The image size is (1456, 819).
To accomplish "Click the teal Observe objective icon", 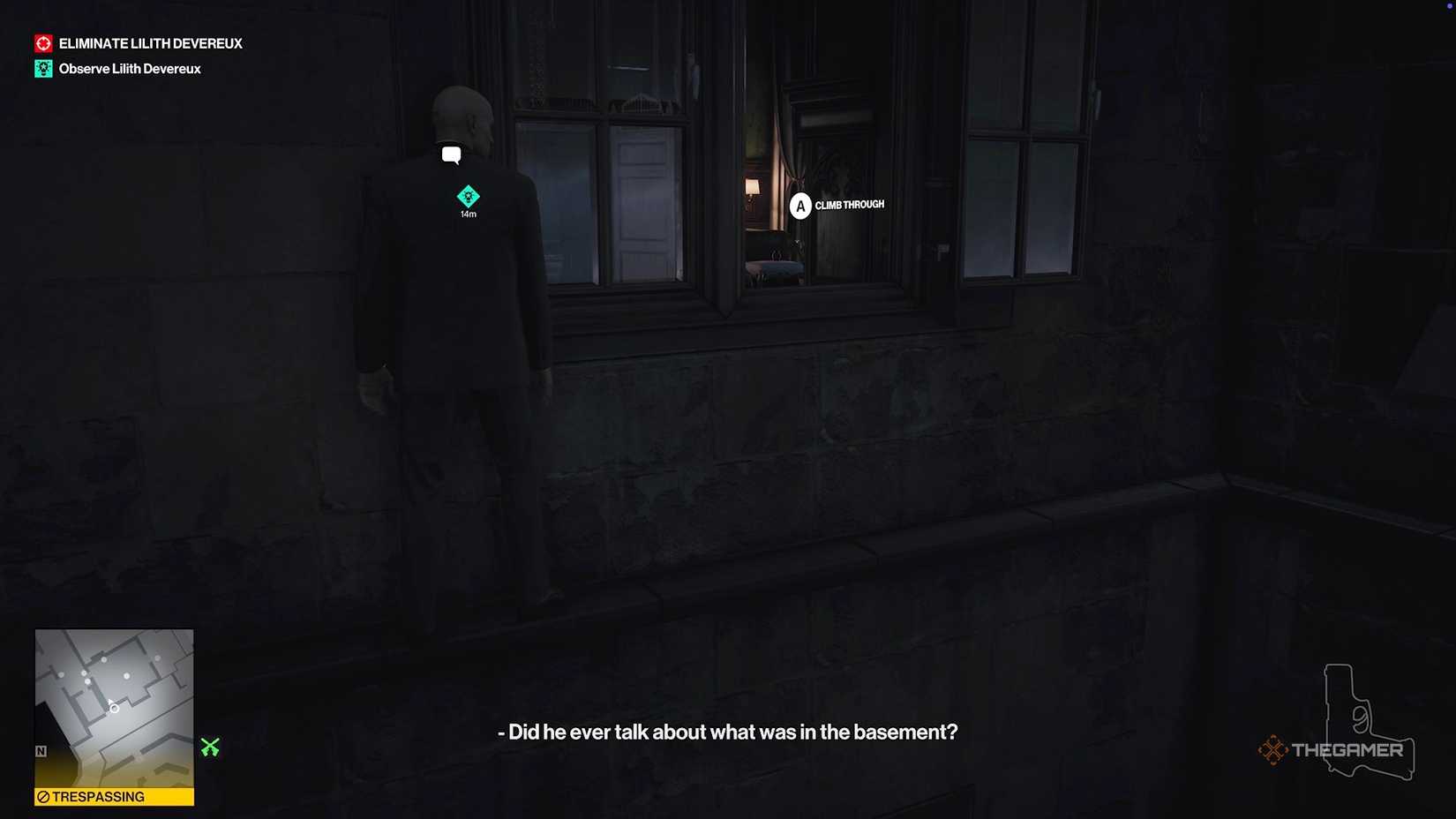I will 43,68.
